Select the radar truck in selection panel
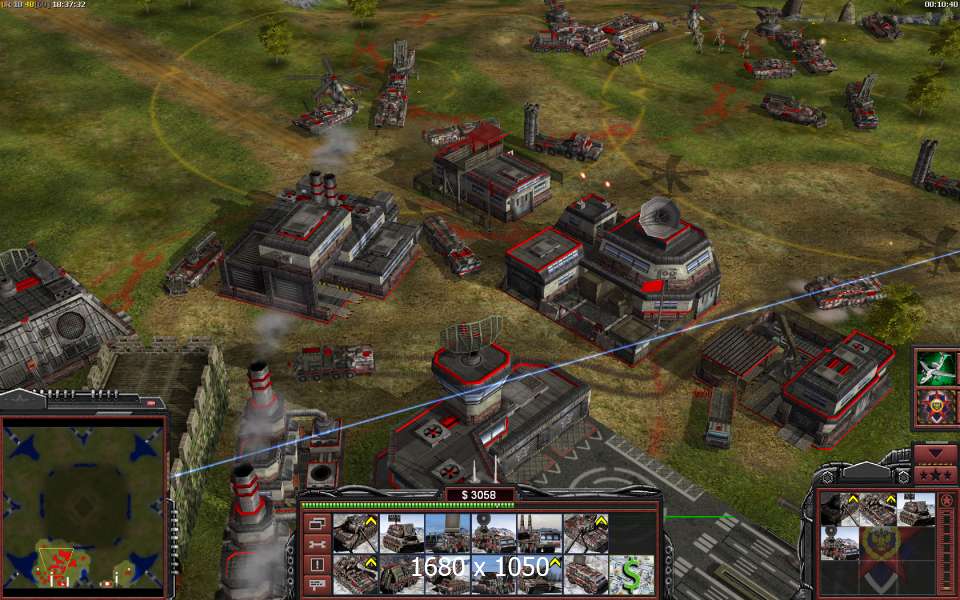Screen dimensions: 960x600 click(x=840, y=543)
